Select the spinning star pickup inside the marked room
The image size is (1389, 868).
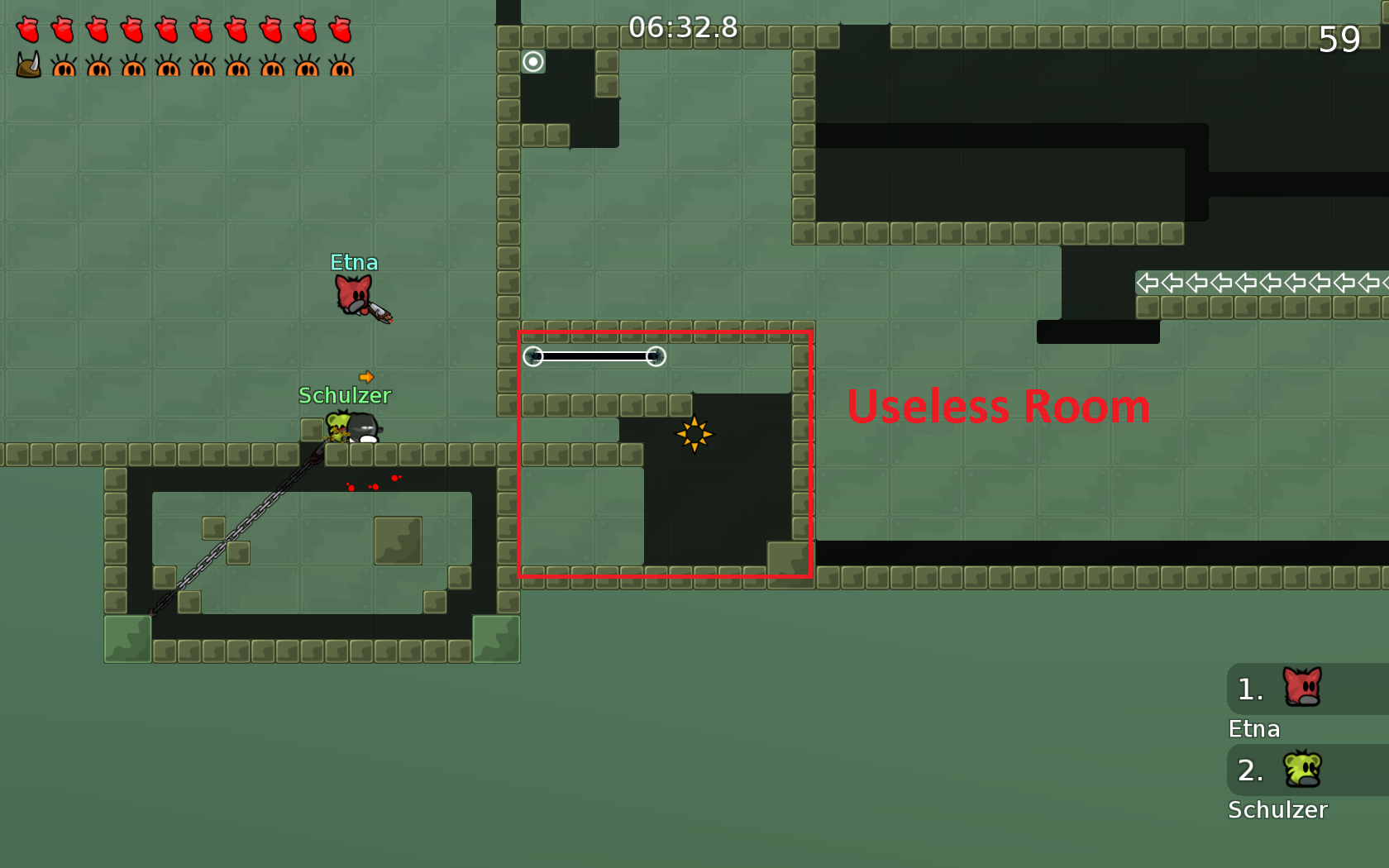point(695,436)
